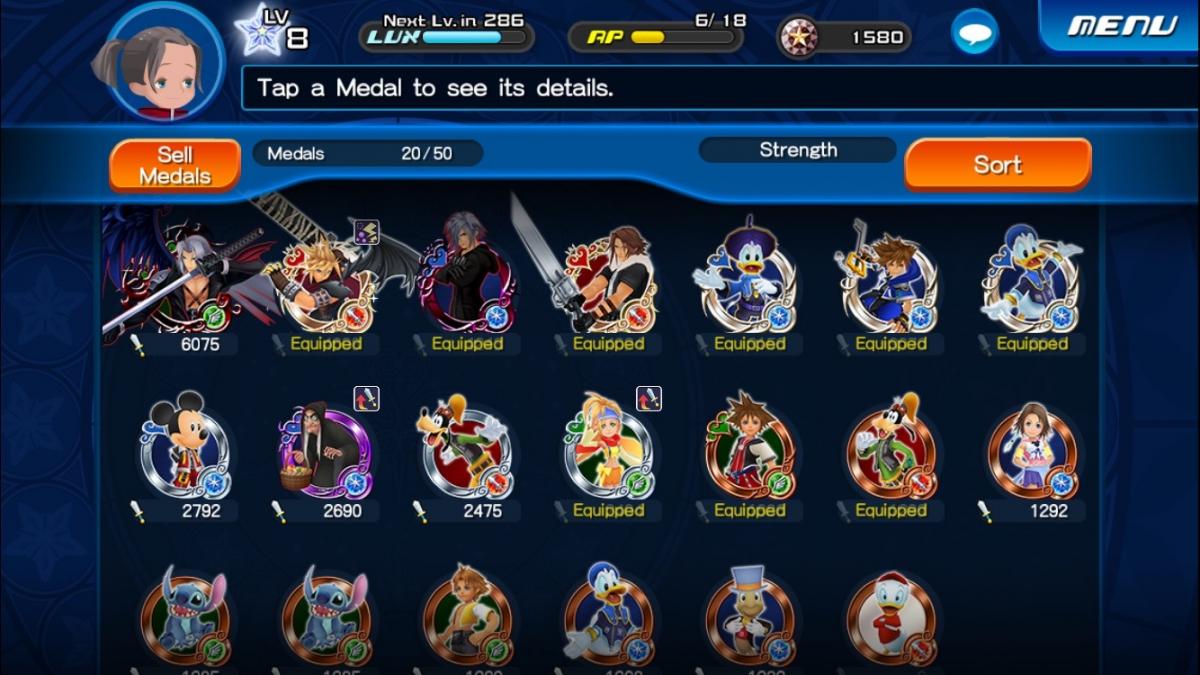Select the equipped Cloud medal
This screenshot has height=675, width=1200.
click(325, 280)
